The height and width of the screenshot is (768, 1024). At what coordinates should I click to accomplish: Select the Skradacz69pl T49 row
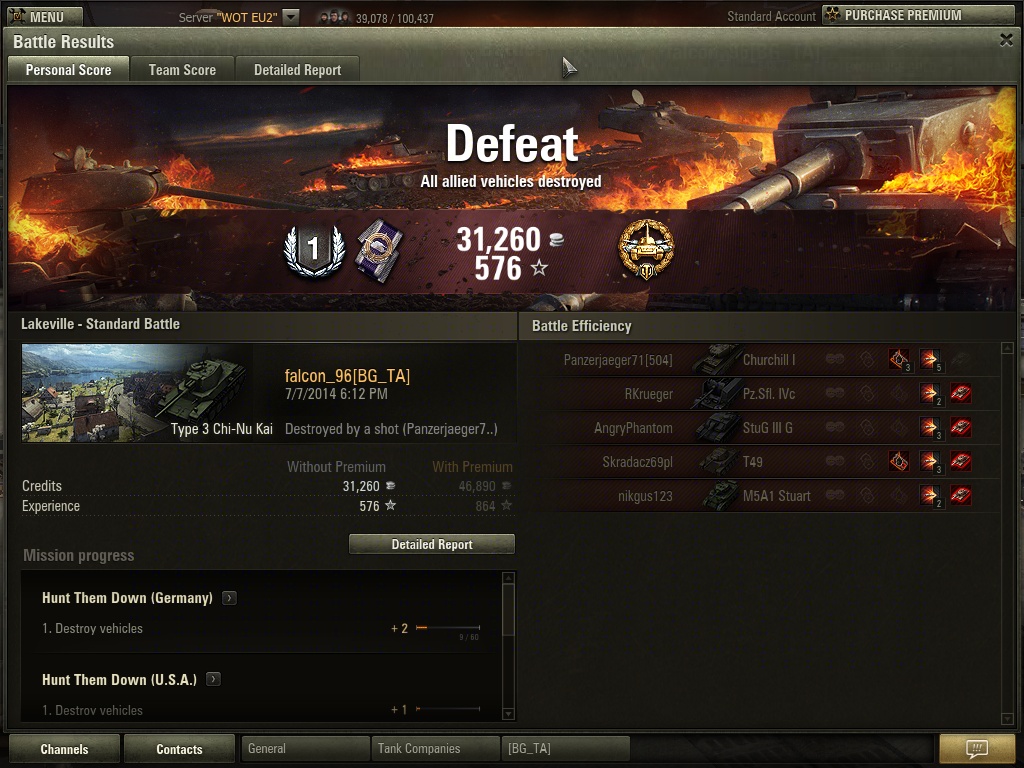[760, 462]
